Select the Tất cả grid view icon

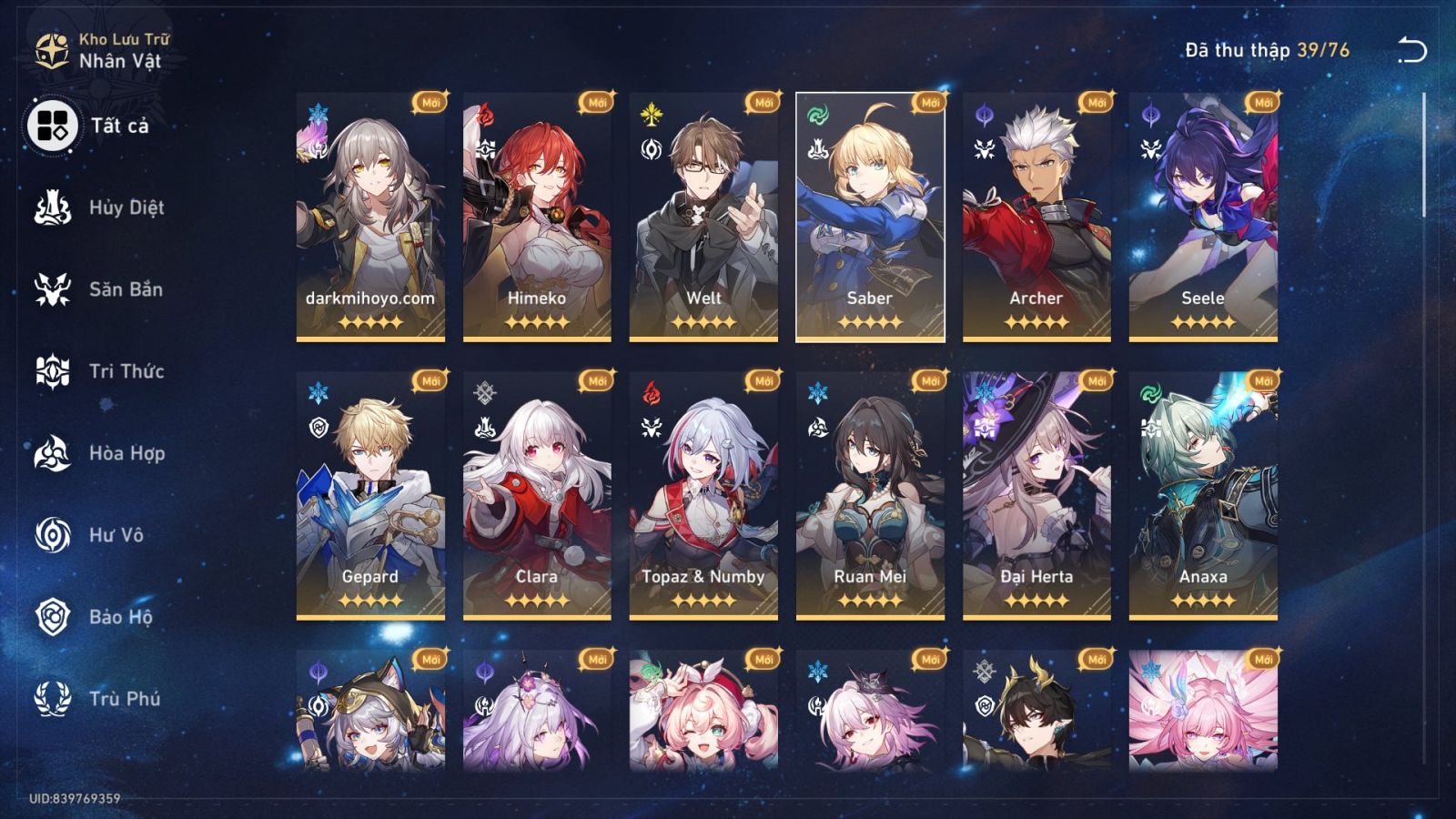[51, 124]
